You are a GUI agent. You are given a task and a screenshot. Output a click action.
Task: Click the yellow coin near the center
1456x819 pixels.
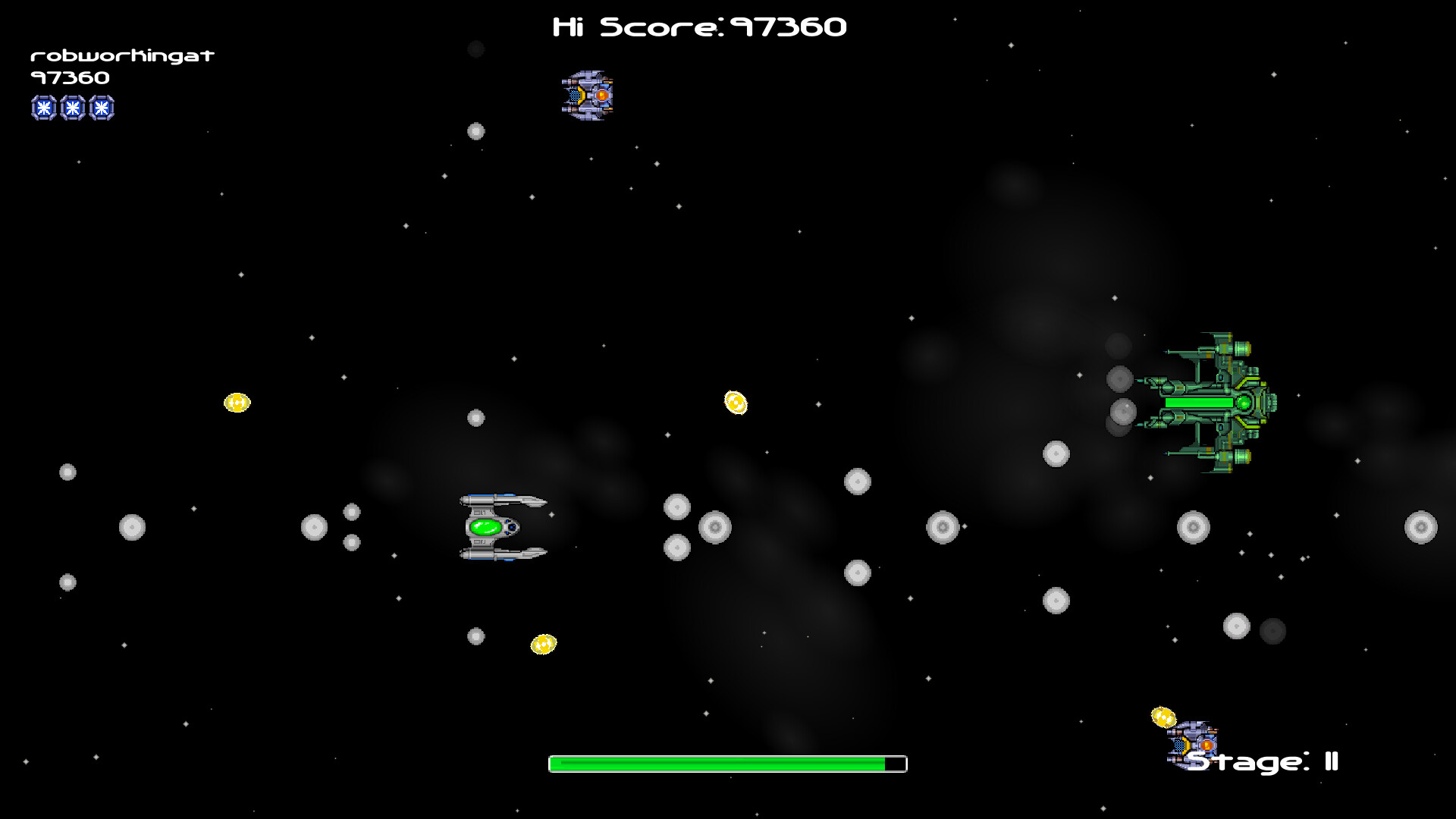click(x=736, y=403)
